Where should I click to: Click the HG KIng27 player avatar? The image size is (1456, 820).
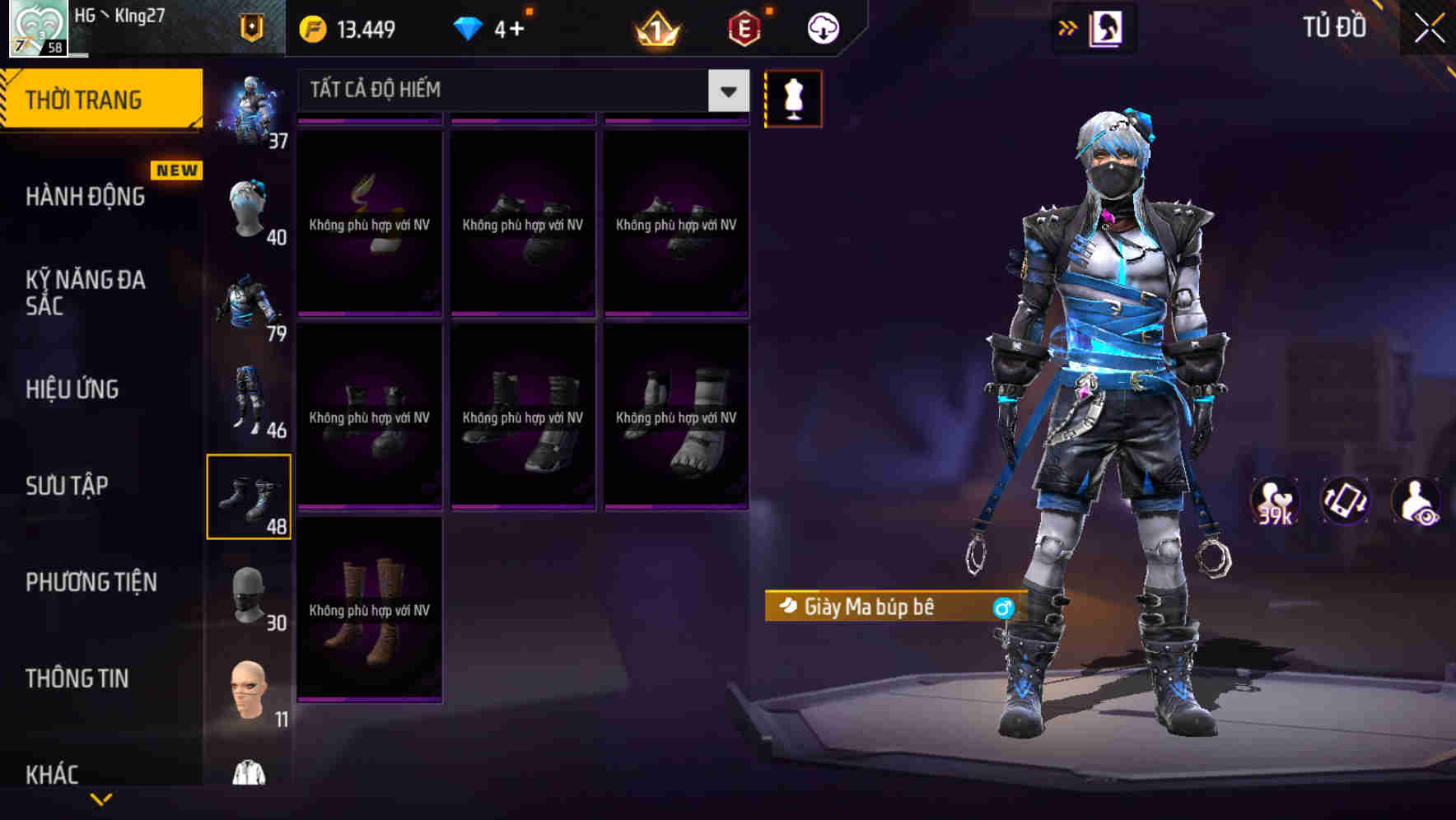coord(37,27)
